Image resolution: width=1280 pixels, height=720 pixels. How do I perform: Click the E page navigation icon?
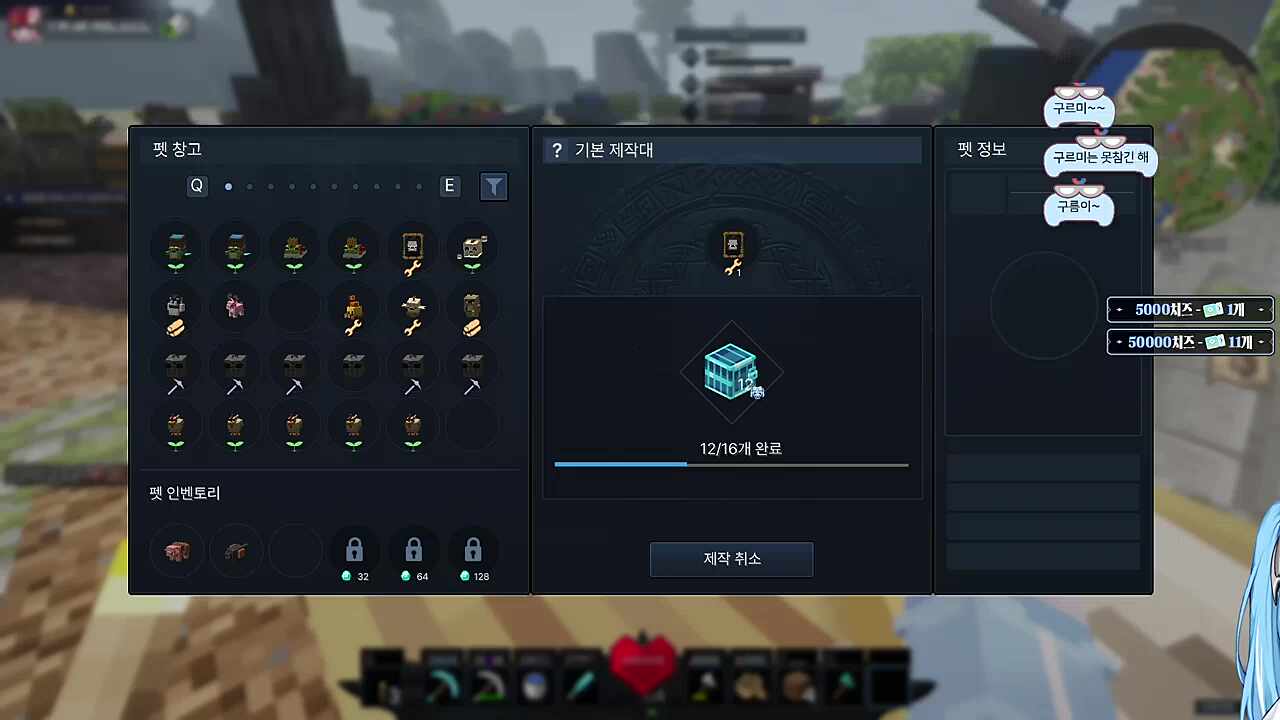[x=448, y=186]
